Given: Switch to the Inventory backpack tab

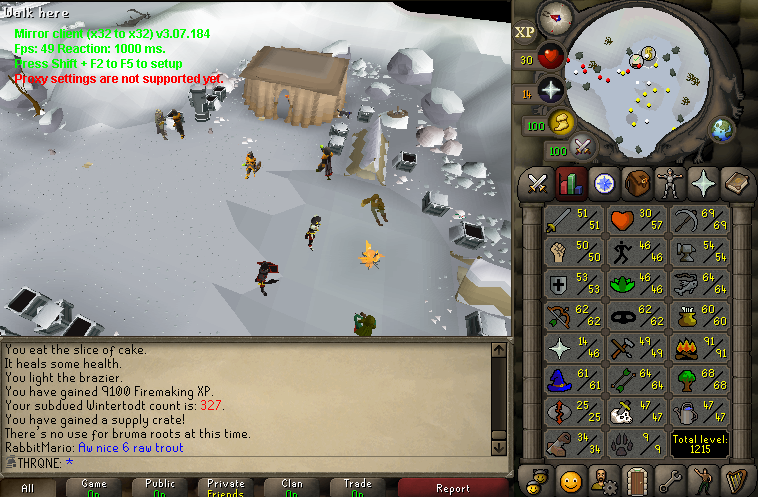Looking at the screenshot, I should pos(636,183).
